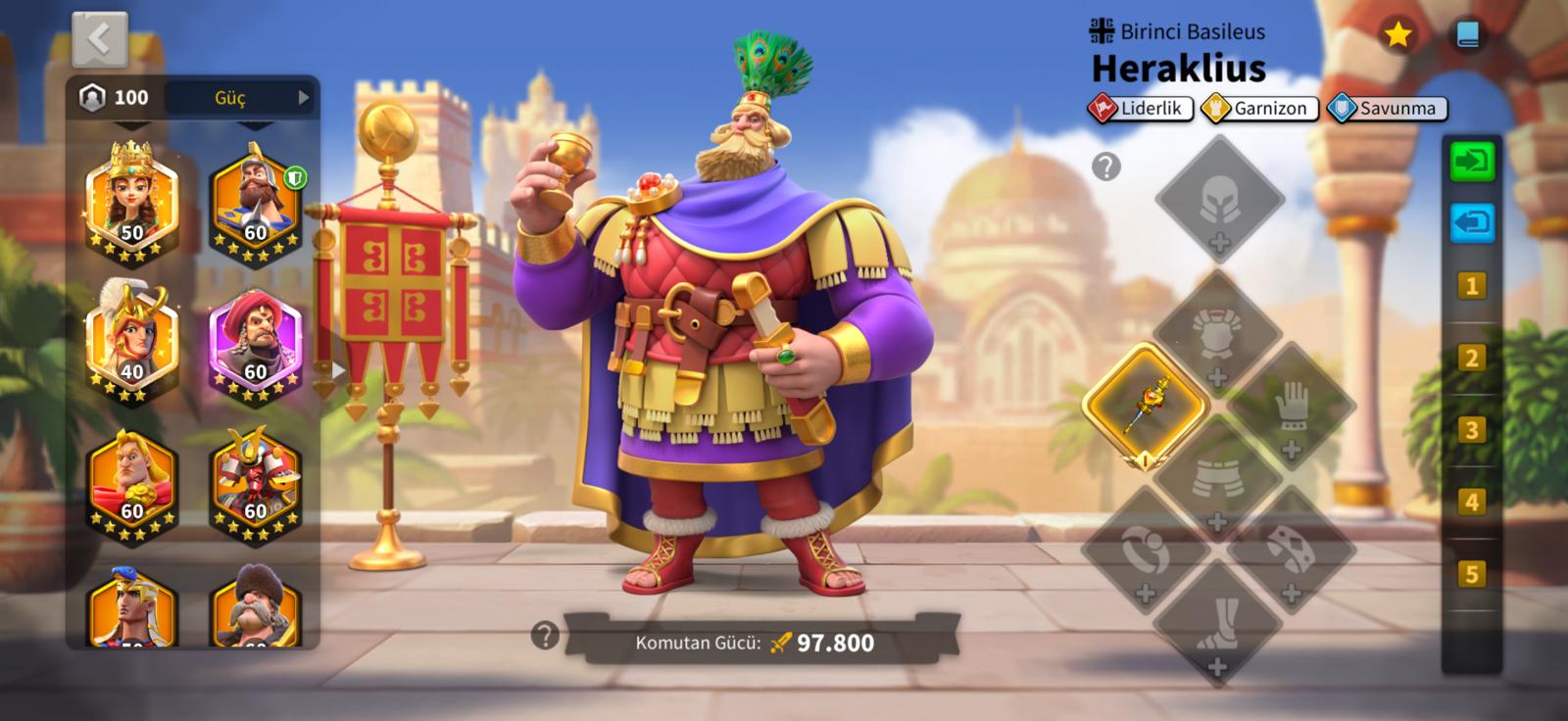The image size is (1568, 721).
Task: Switch to equipment preset 1
Action: click(1470, 286)
